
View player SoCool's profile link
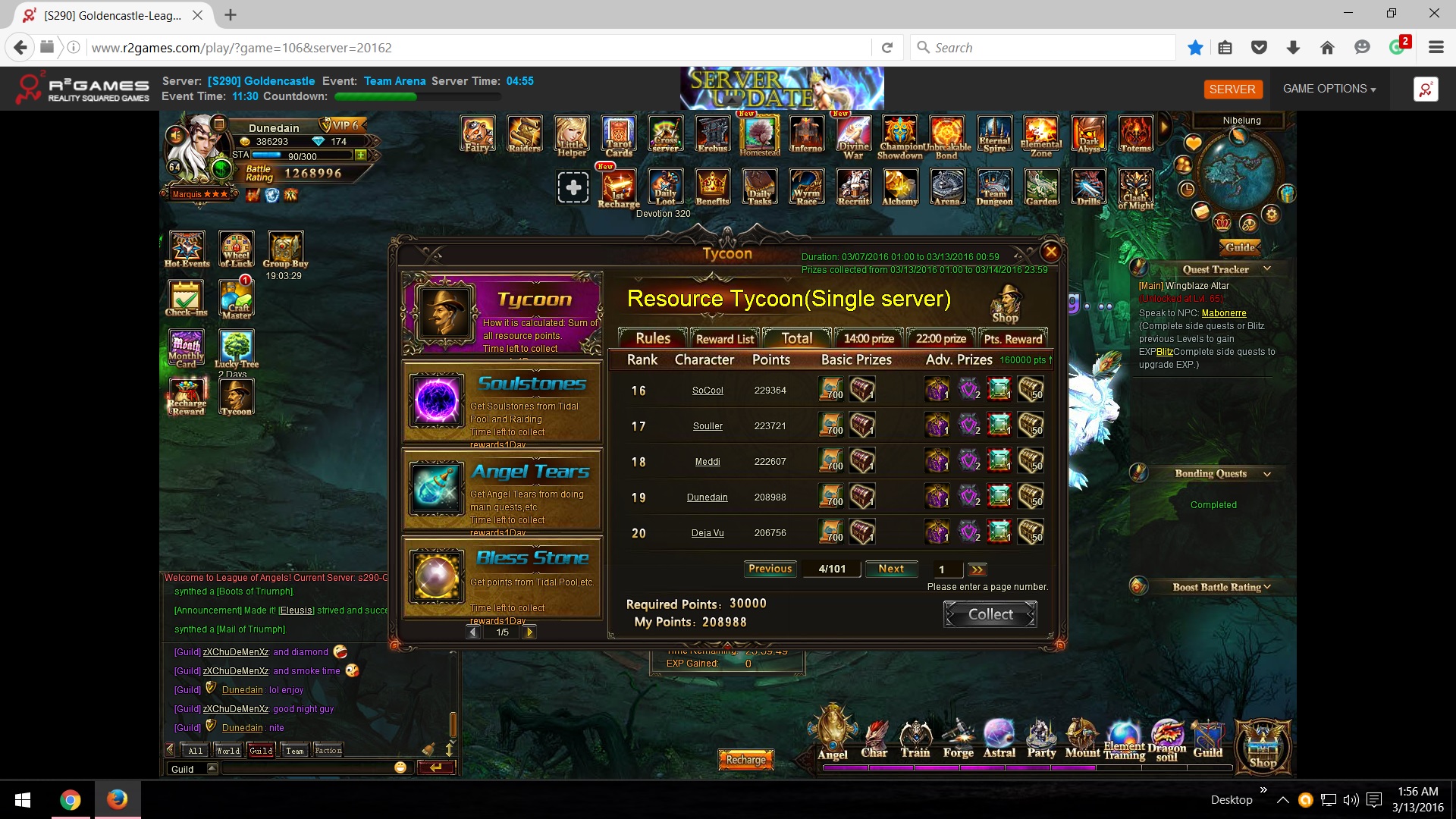pyautogui.click(x=708, y=391)
